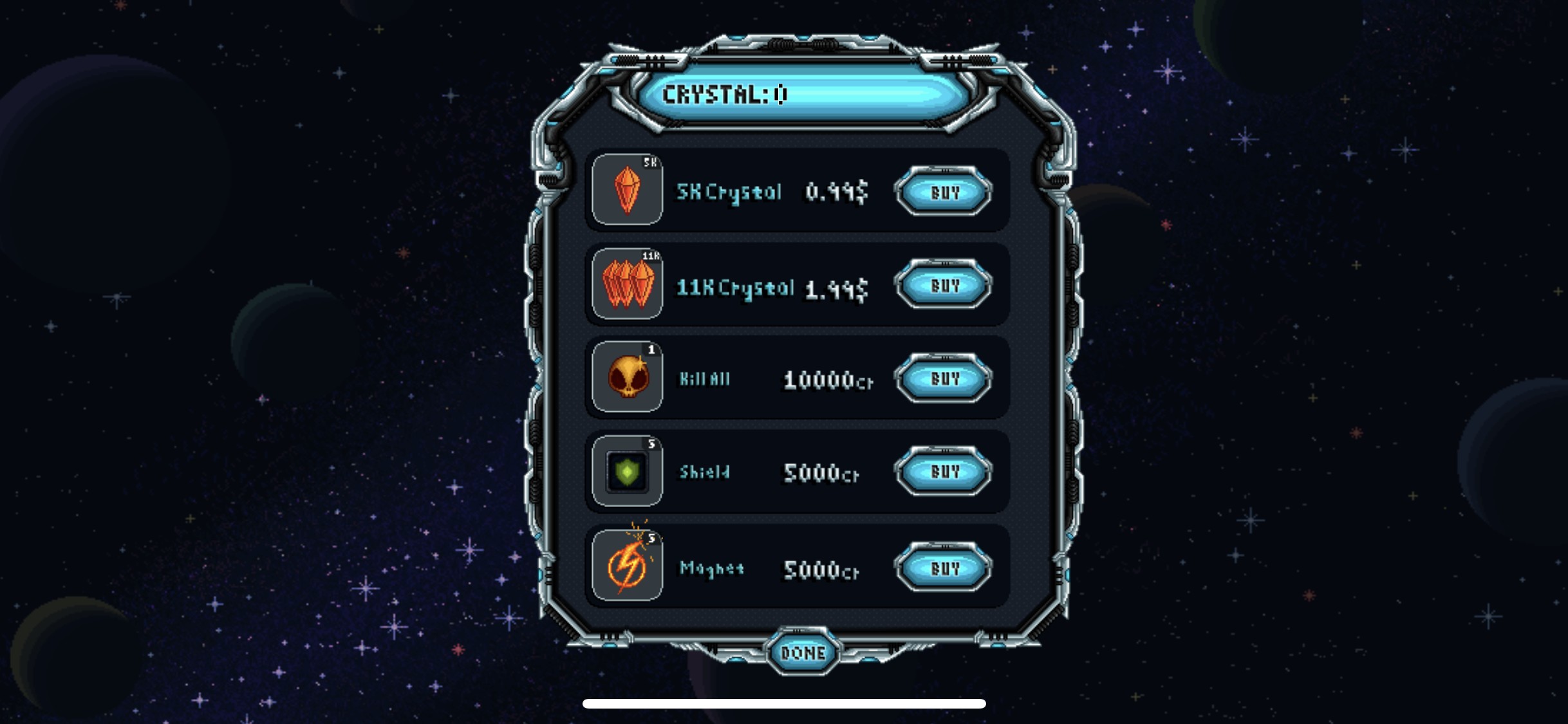Viewport: 1568px width, 724px height.
Task: Purchase the 11K Crystal pack
Action: point(944,285)
